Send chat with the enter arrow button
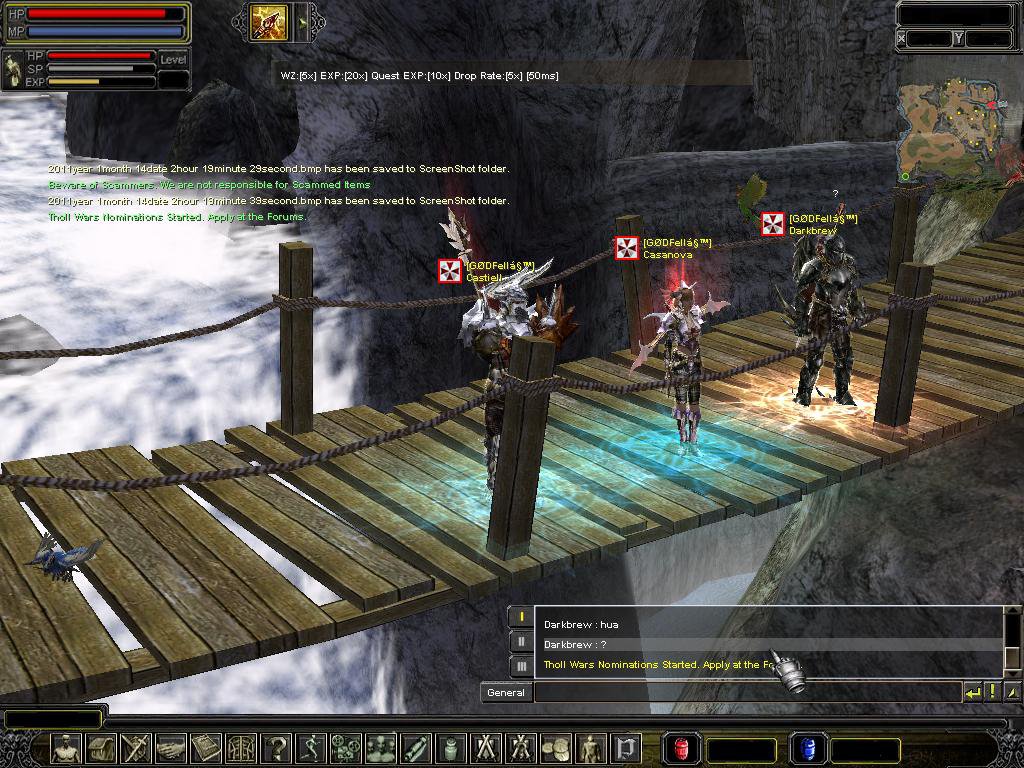 [x=973, y=692]
